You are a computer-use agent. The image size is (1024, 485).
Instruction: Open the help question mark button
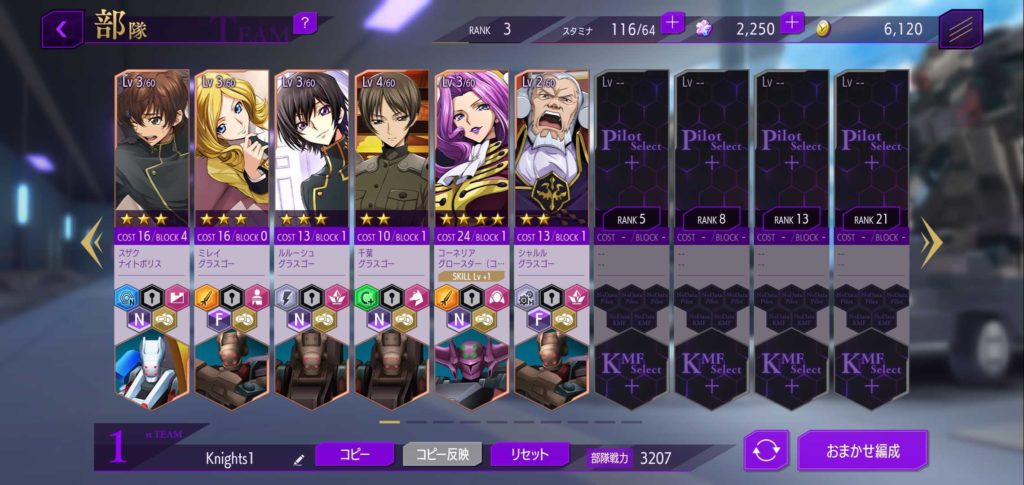tap(305, 22)
